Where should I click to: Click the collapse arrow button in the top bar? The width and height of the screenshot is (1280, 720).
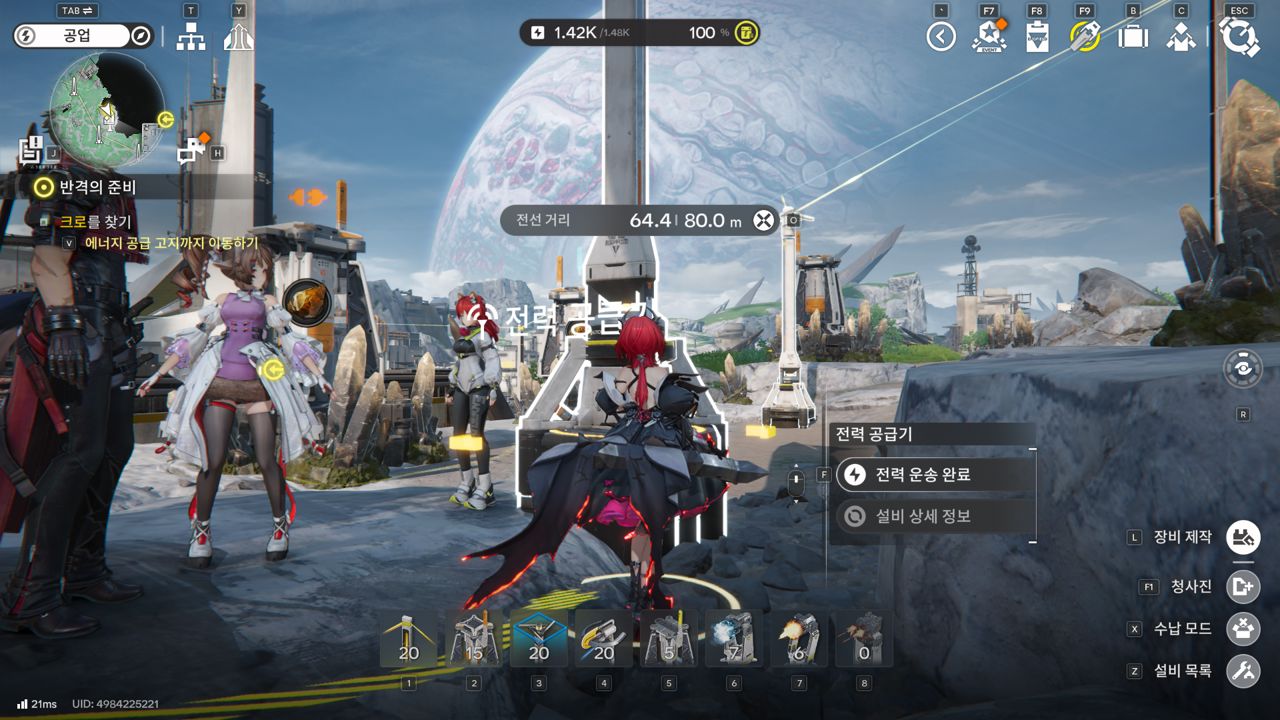(941, 37)
